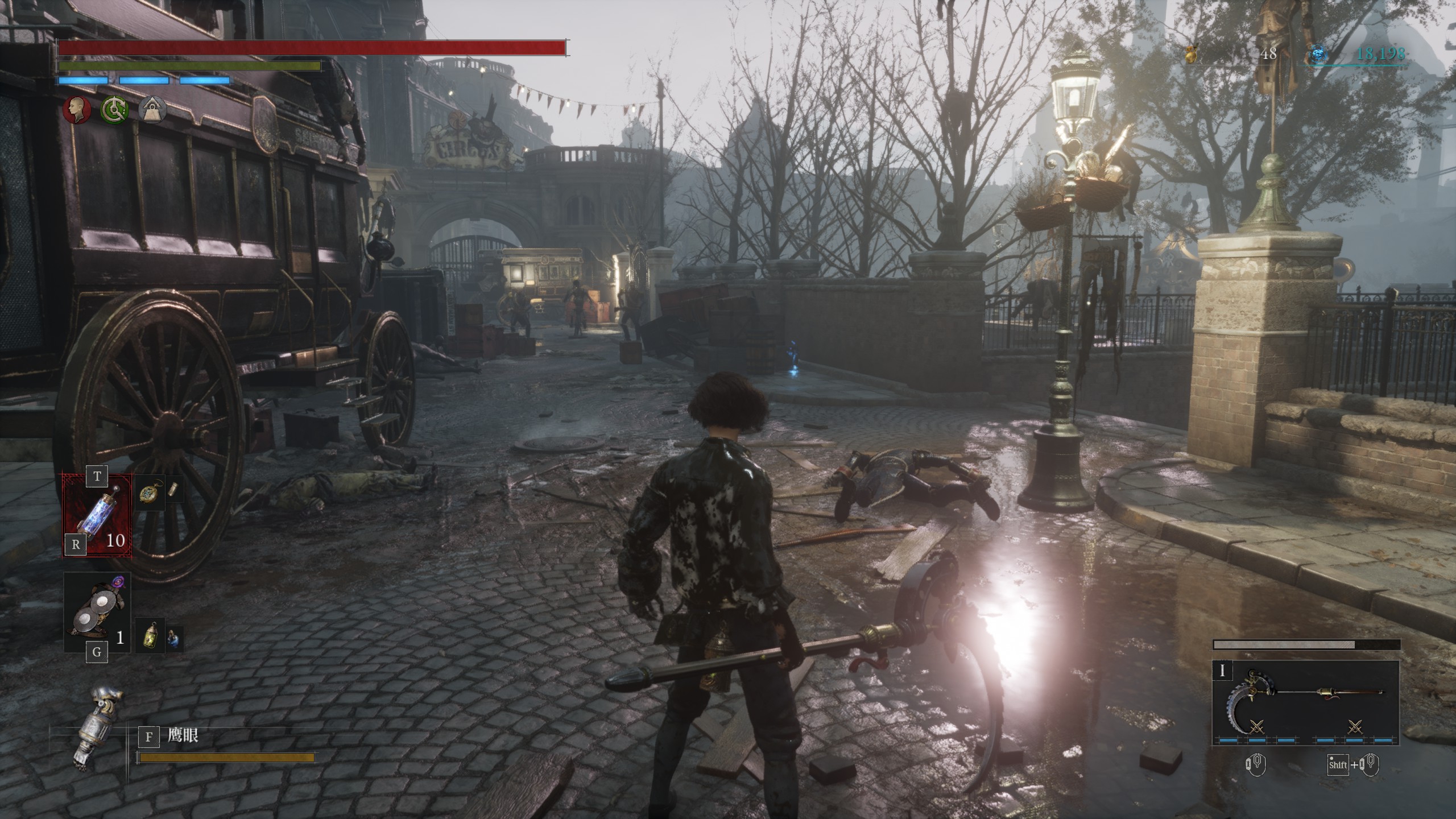1456x819 pixels.
Task: Click the gold fruit counter icon
Action: [1192, 54]
